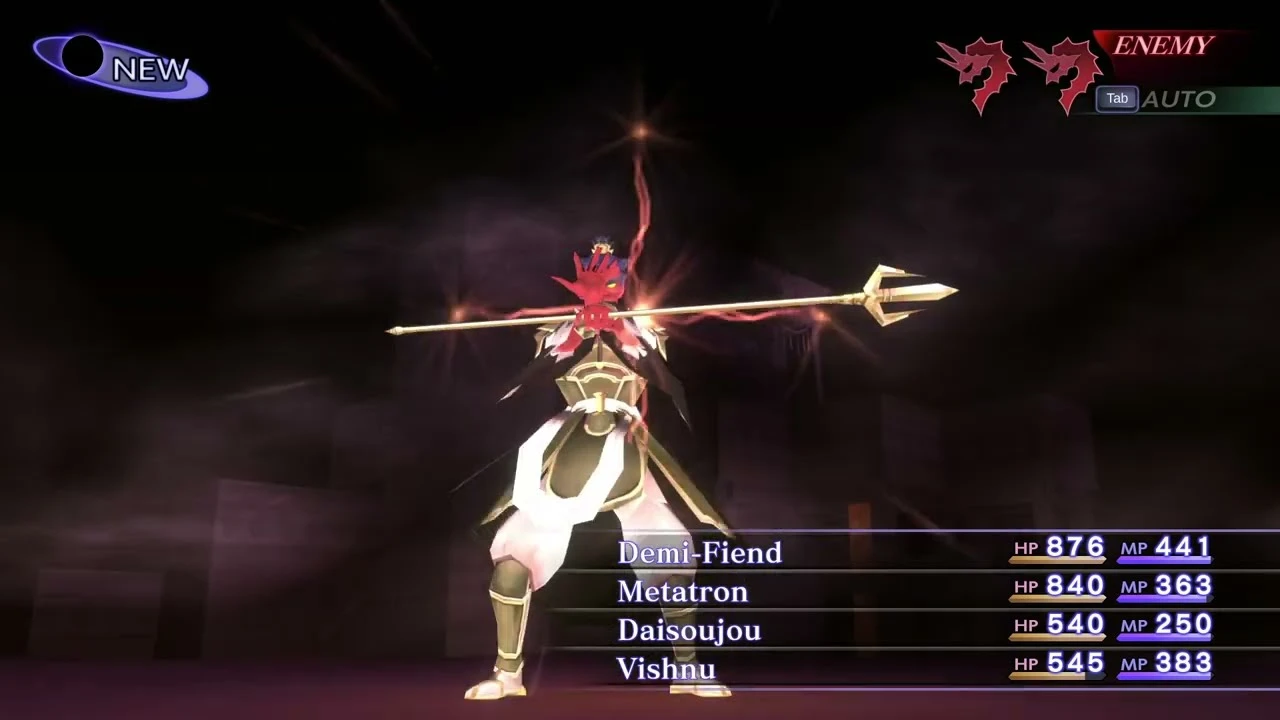Click Daisoujou's name label
1280x720 pixels.
688,629
